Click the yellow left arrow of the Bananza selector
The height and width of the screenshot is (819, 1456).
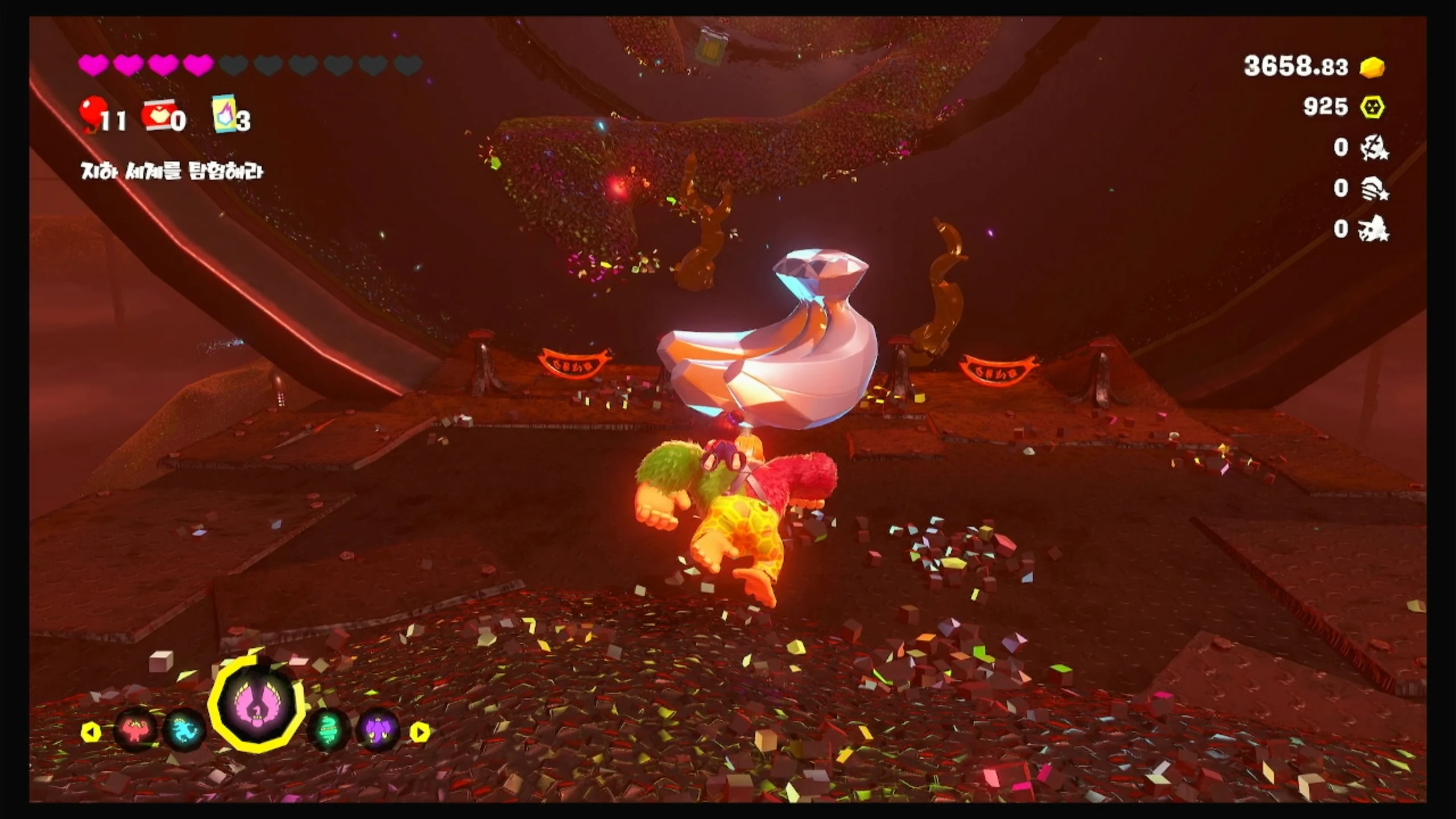[x=91, y=731]
